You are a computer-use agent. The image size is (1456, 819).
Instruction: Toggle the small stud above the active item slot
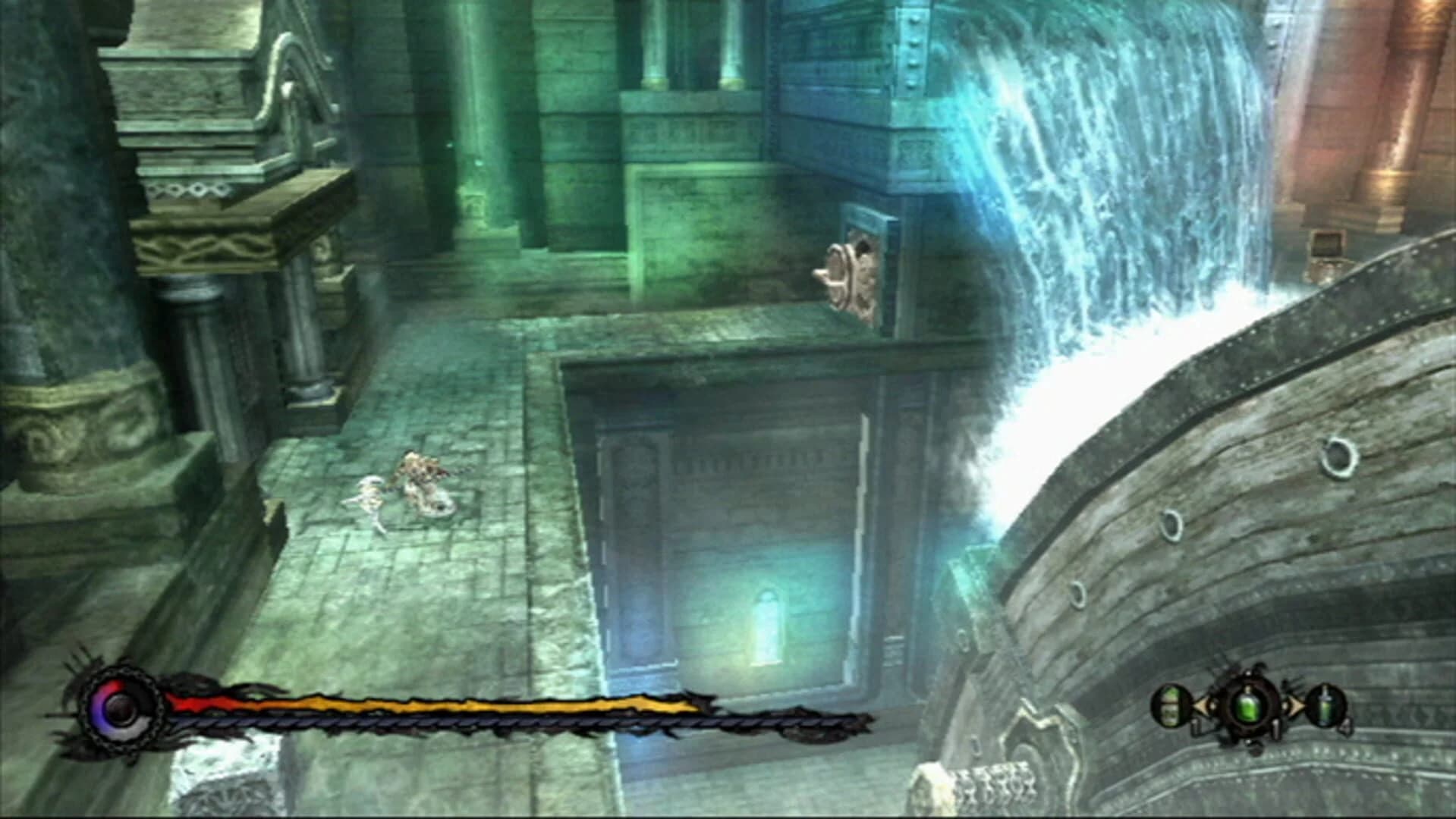[1248, 673]
